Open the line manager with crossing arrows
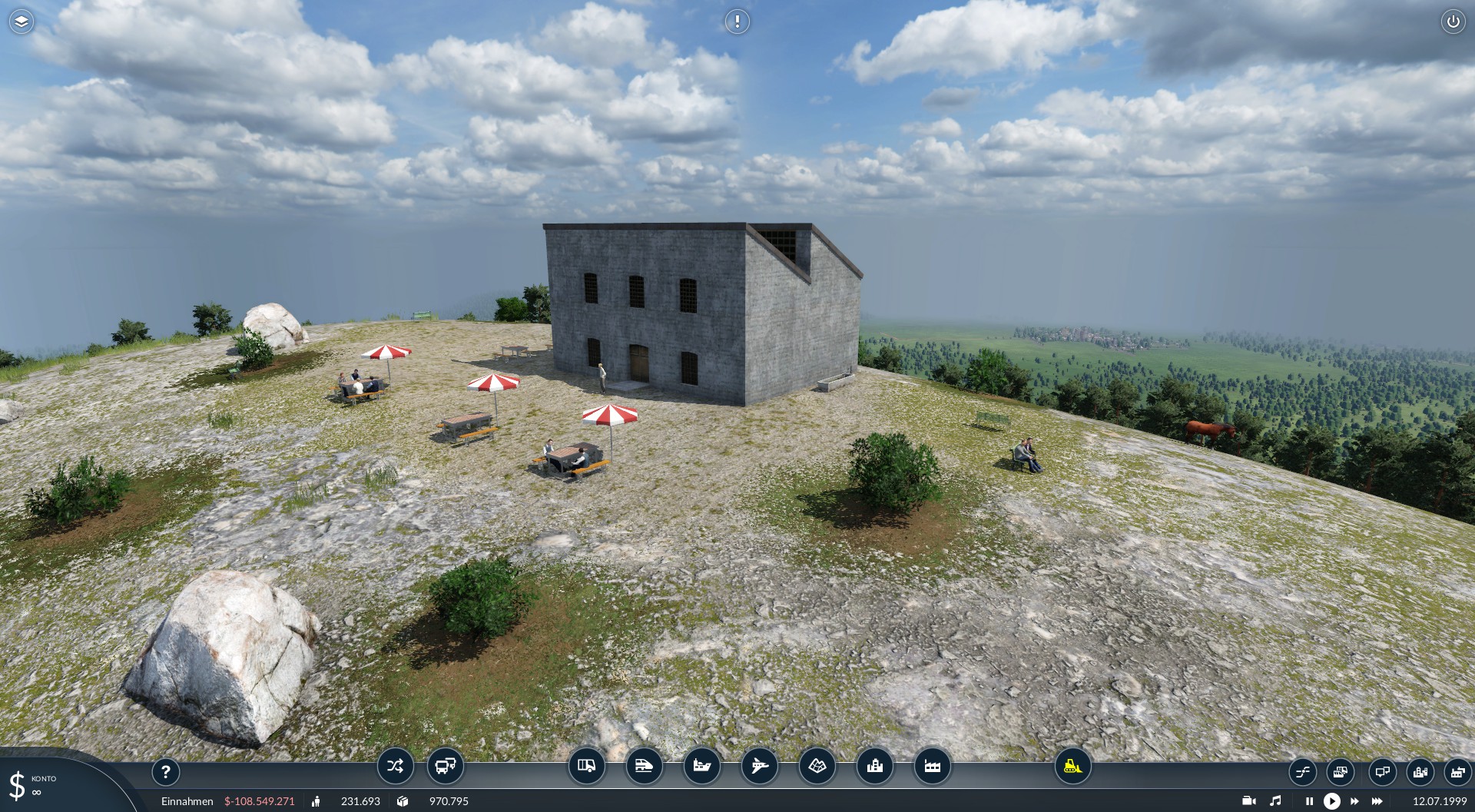1475x812 pixels. [396, 766]
